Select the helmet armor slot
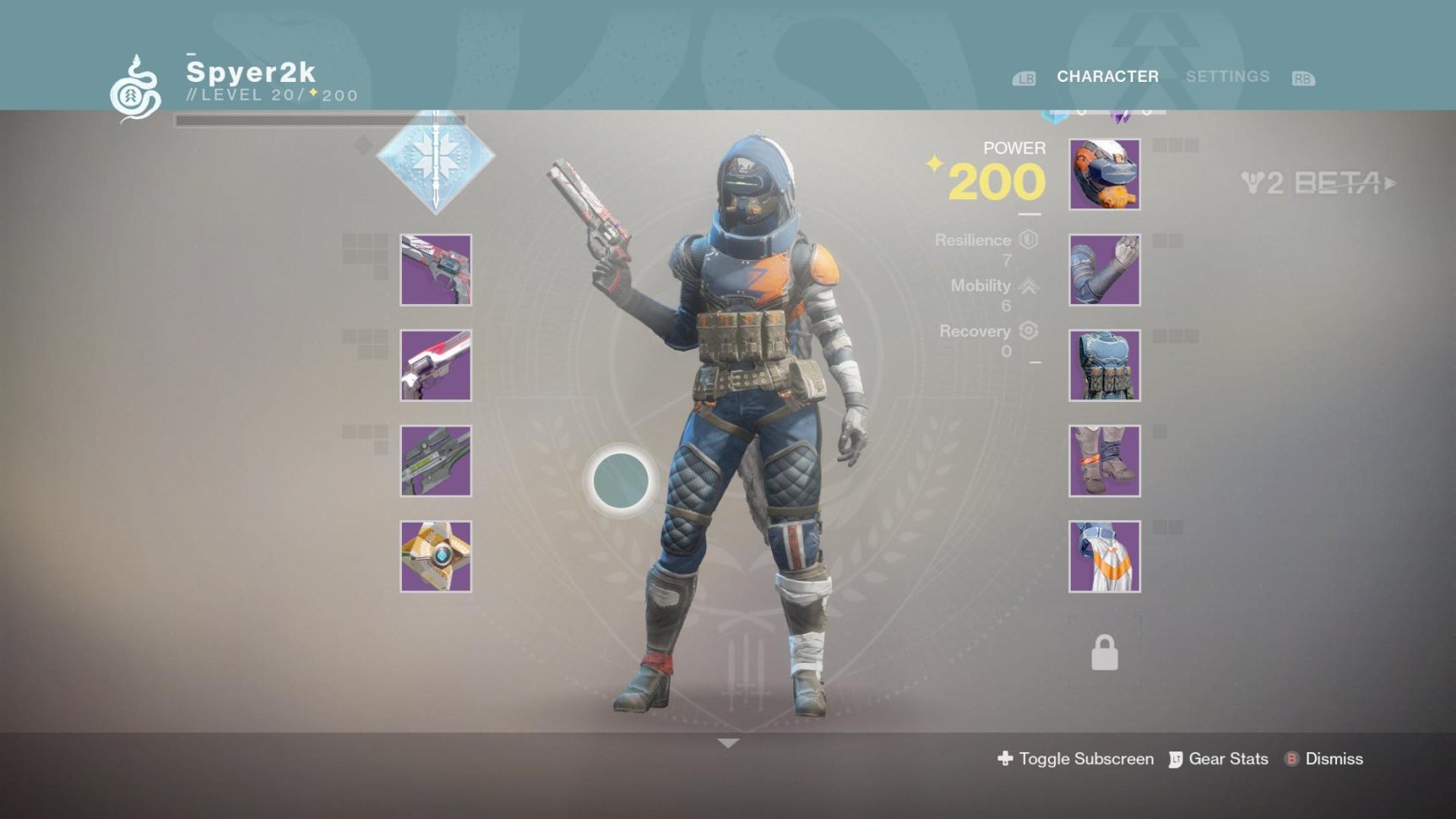Viewport: 1456px width, 819px height. [x=1105, y=175]
